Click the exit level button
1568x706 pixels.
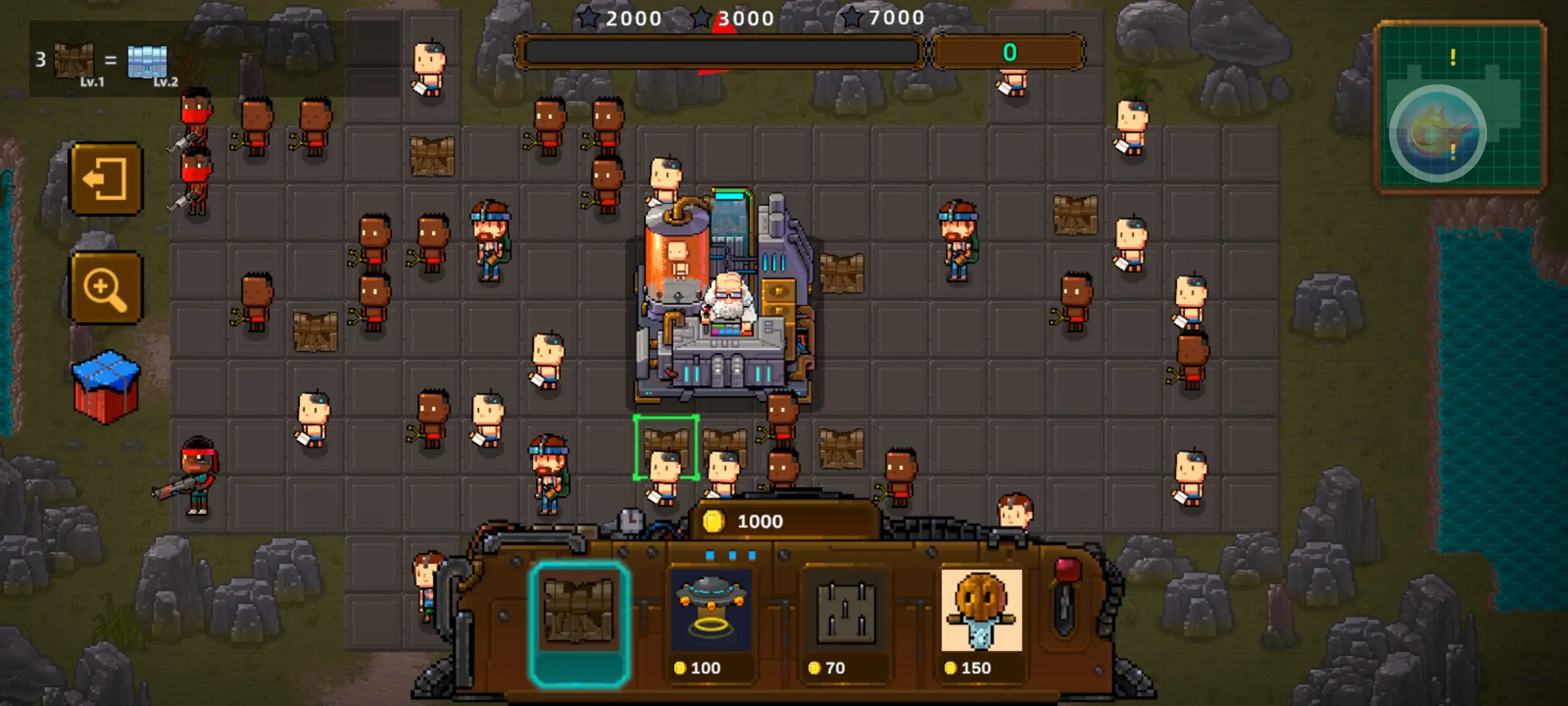click(x=106, y=178)
